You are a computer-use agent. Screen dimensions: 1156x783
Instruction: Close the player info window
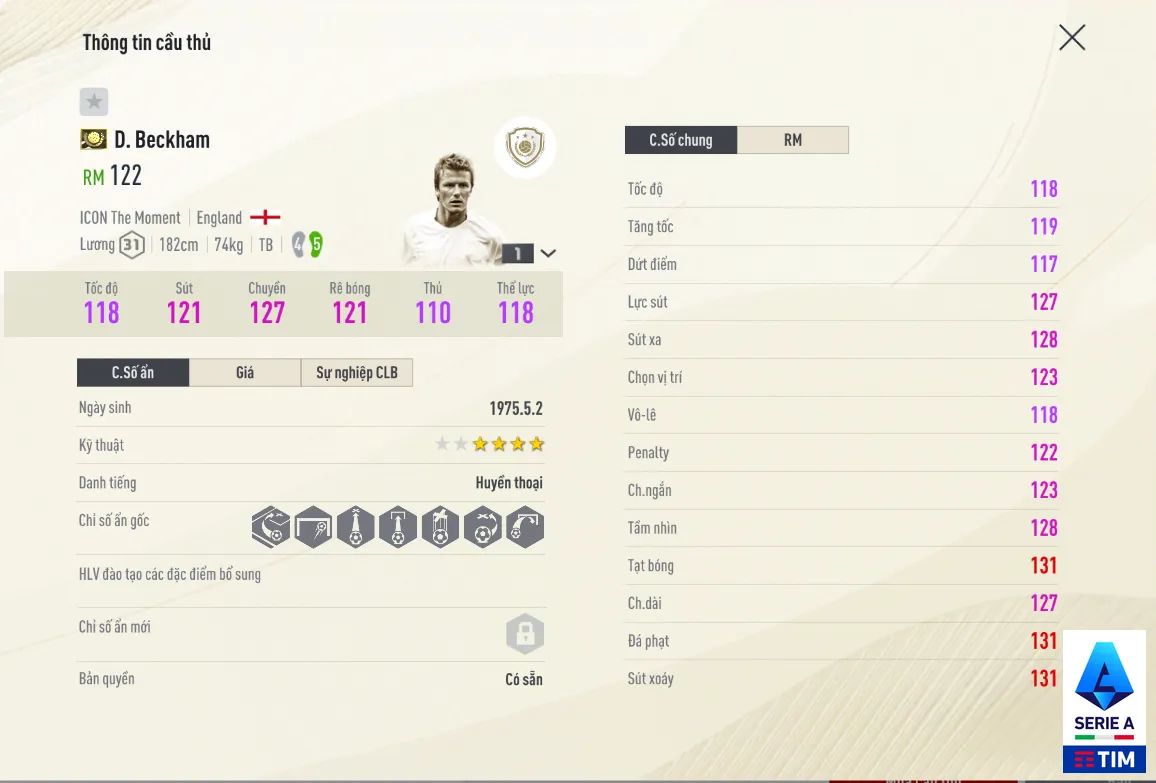1072,38
